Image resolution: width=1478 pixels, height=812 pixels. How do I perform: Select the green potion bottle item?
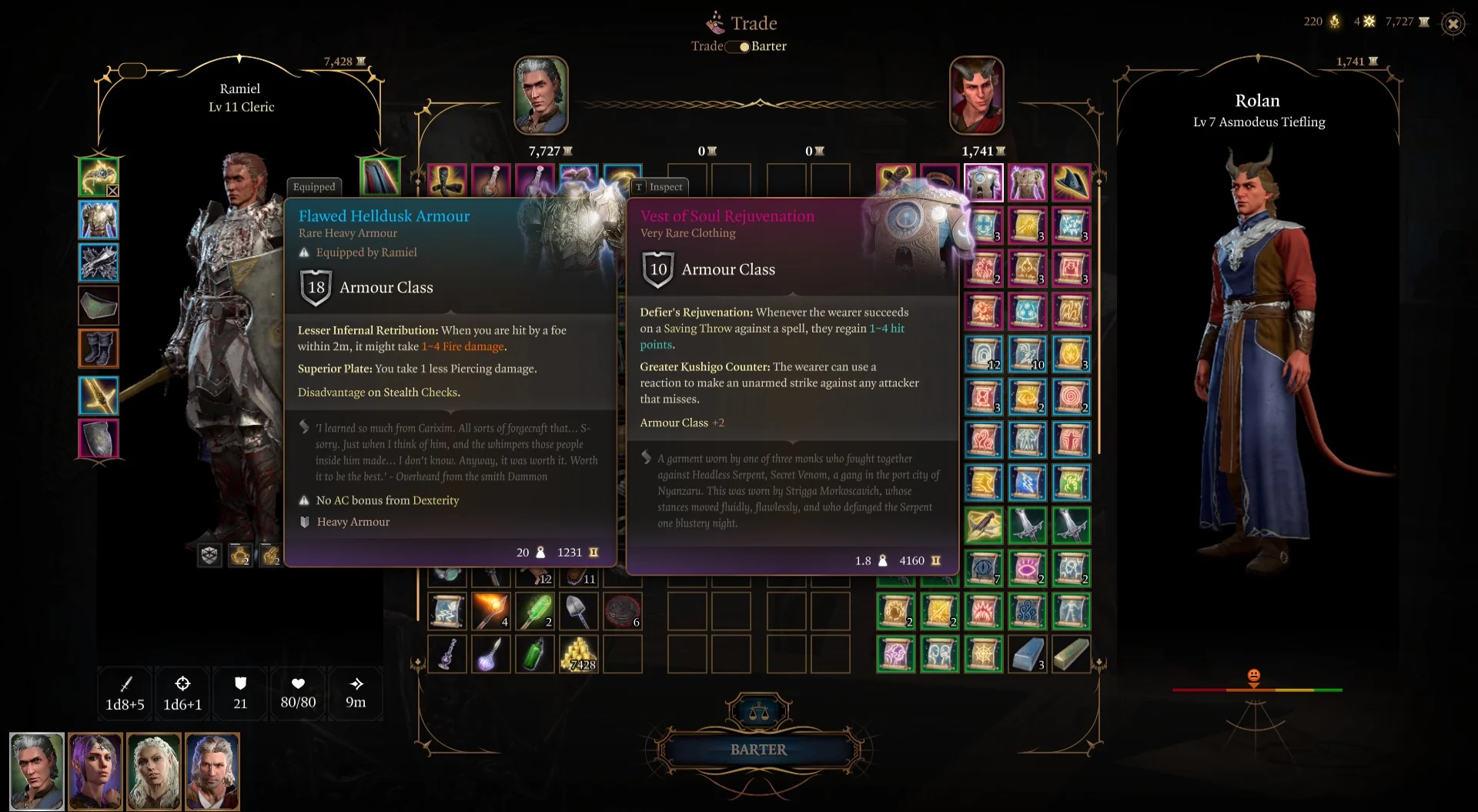535,654
